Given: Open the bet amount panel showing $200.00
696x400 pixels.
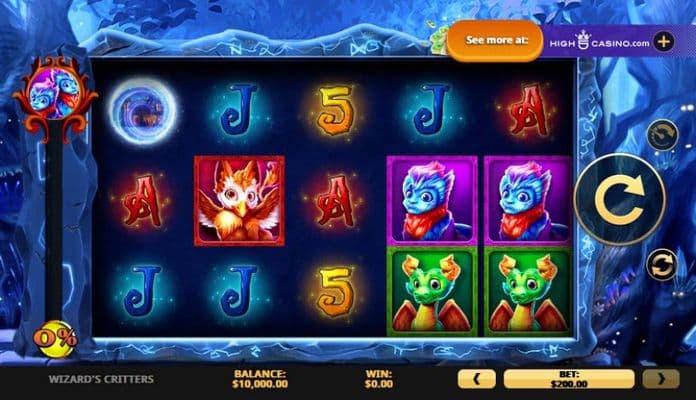Looking at the screenshot, I should tap(568, 379).
